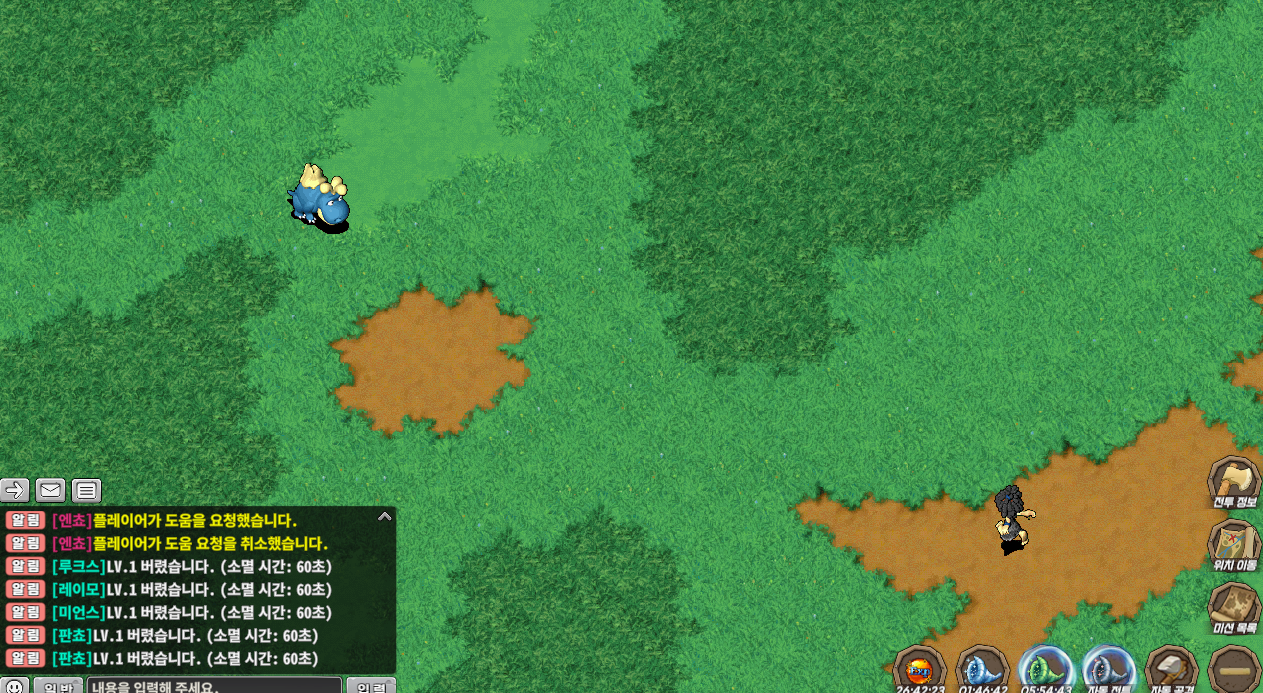Open the 미션 목록 (mission list) scroll icon
Screen dimensions: 1263x693
(x=1233, y=608)
